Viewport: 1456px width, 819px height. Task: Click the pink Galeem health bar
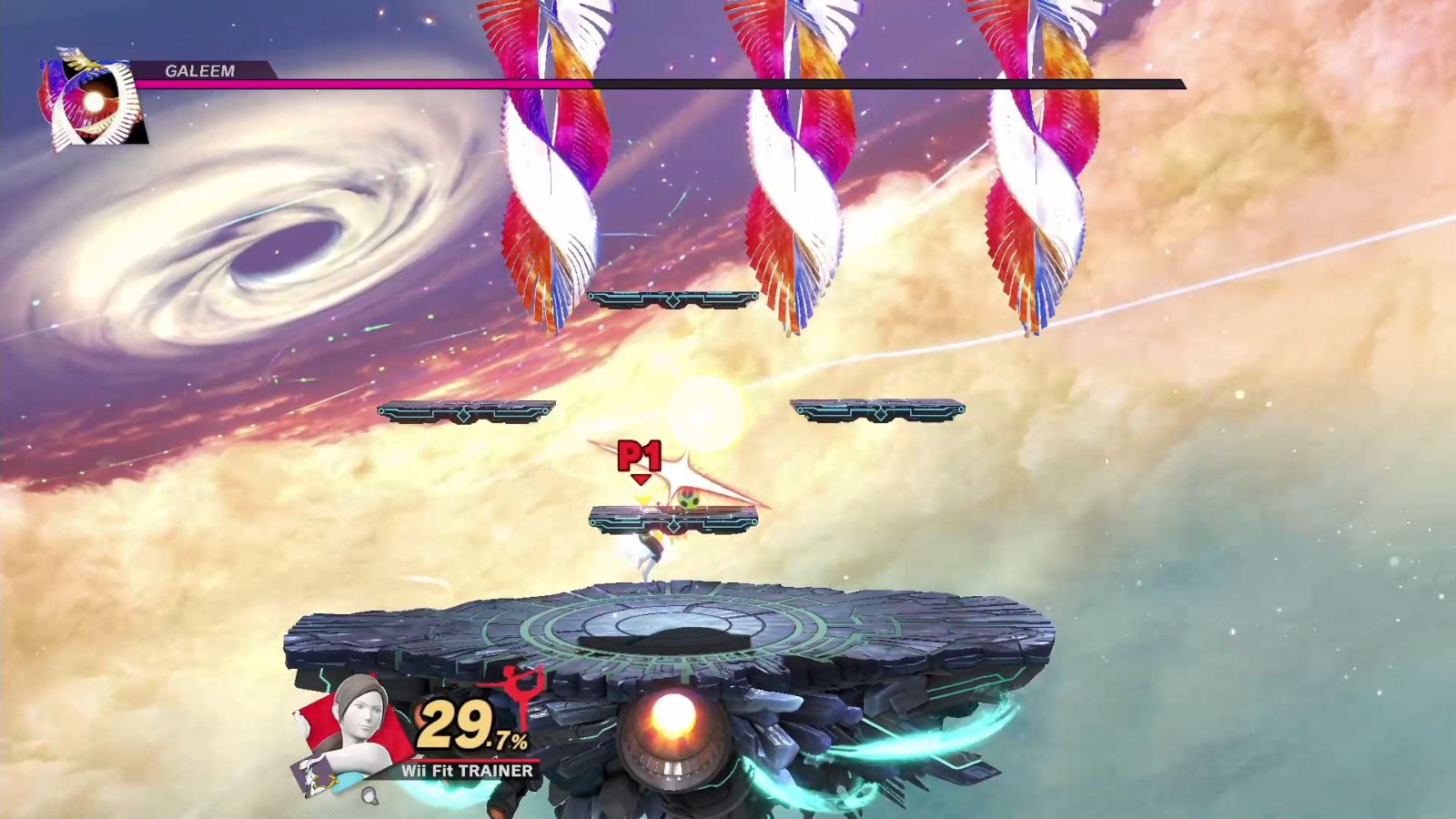364,86
